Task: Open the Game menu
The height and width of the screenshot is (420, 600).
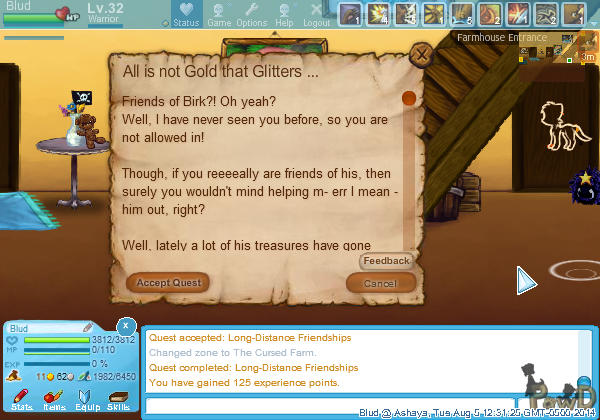Action: [x=218, y=14]
